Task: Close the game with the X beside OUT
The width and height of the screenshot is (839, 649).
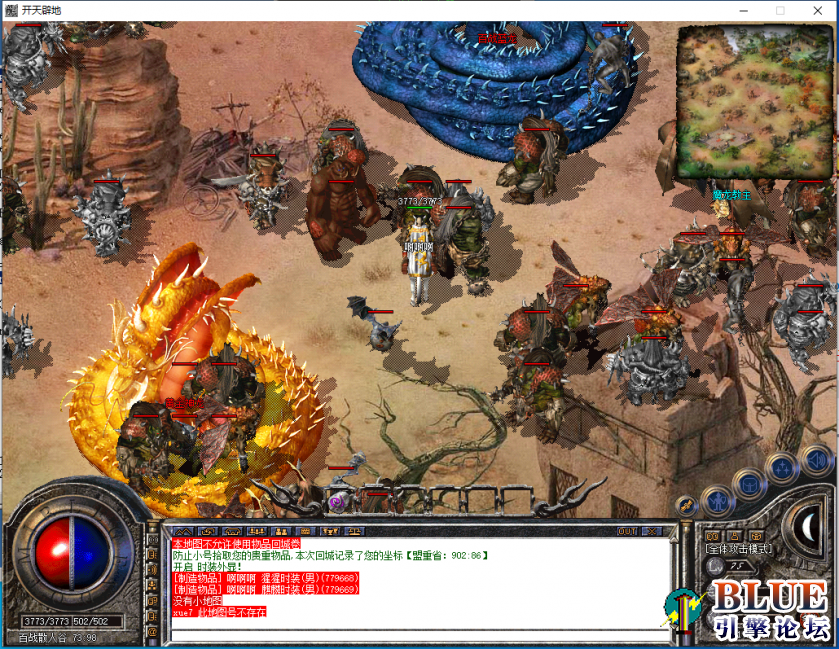Action: tap(651, 531)
